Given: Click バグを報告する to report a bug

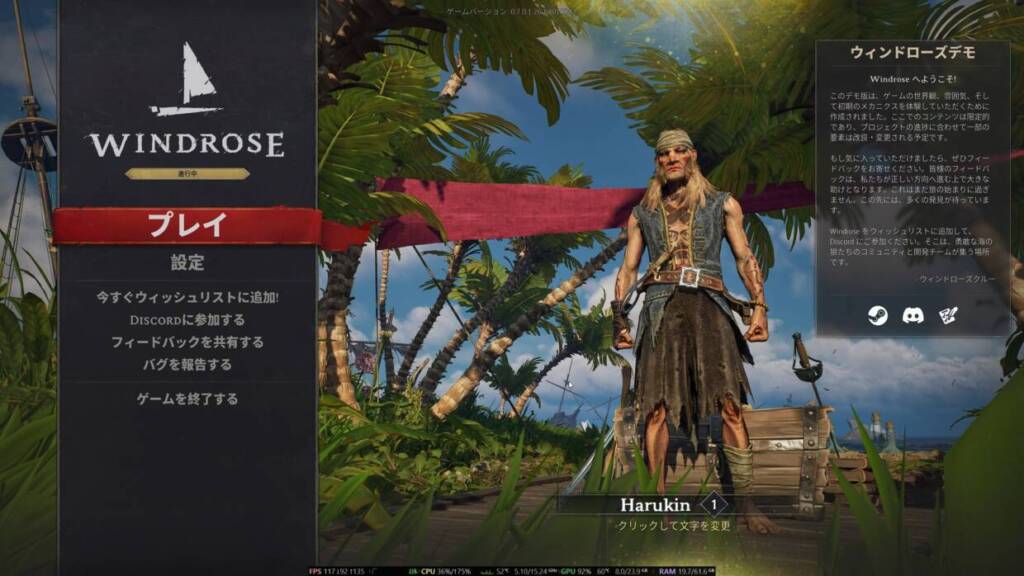Looking at the screenshot, I should click(187, 364).
